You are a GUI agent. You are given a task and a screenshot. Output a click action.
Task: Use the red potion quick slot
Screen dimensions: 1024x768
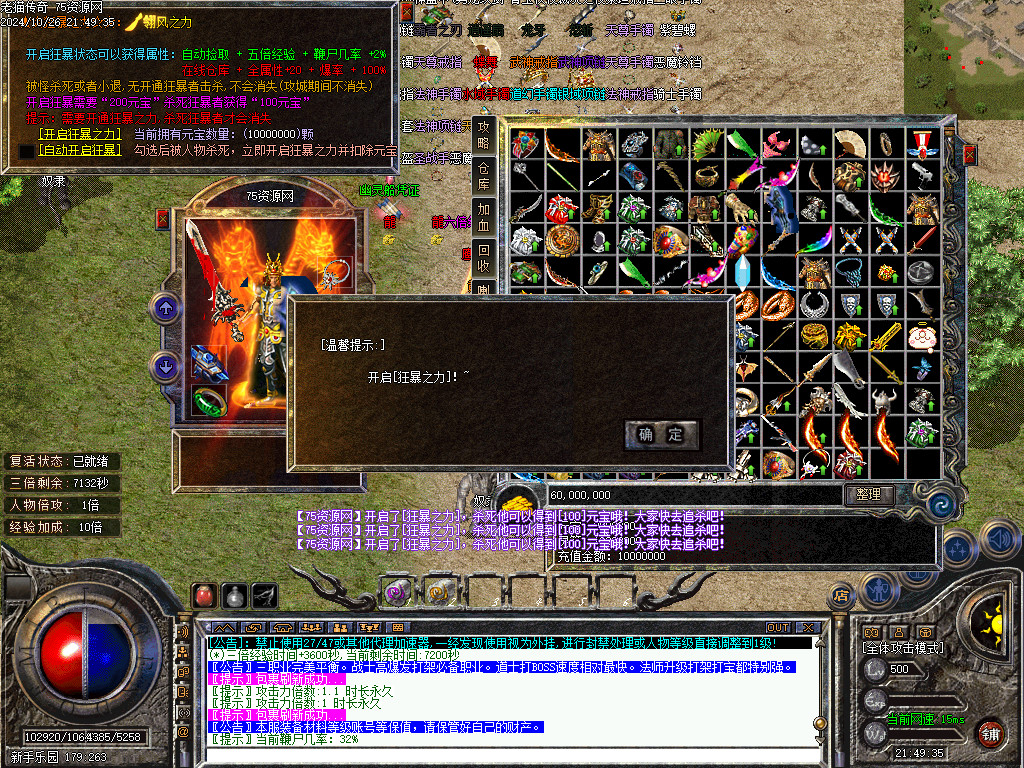click(x=204, y=597)
